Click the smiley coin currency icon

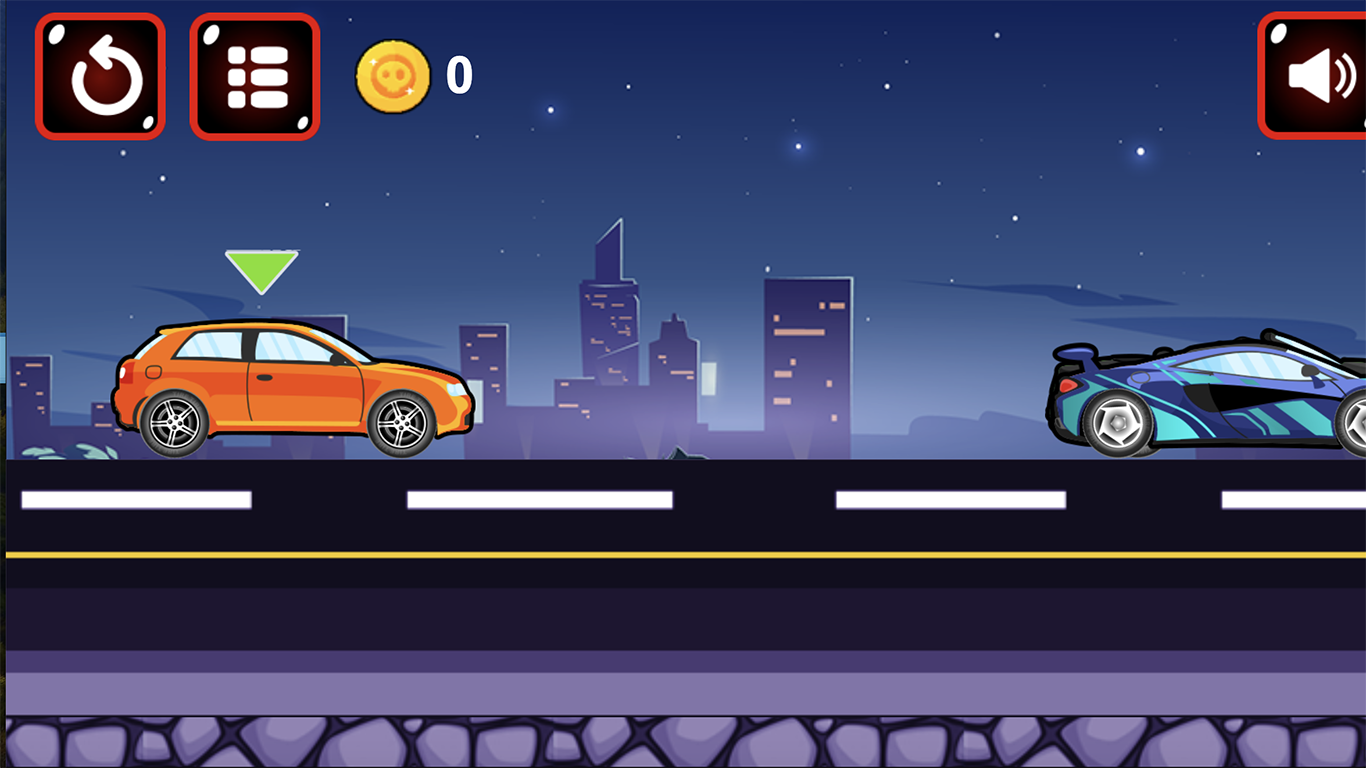[x=392, y=74]
